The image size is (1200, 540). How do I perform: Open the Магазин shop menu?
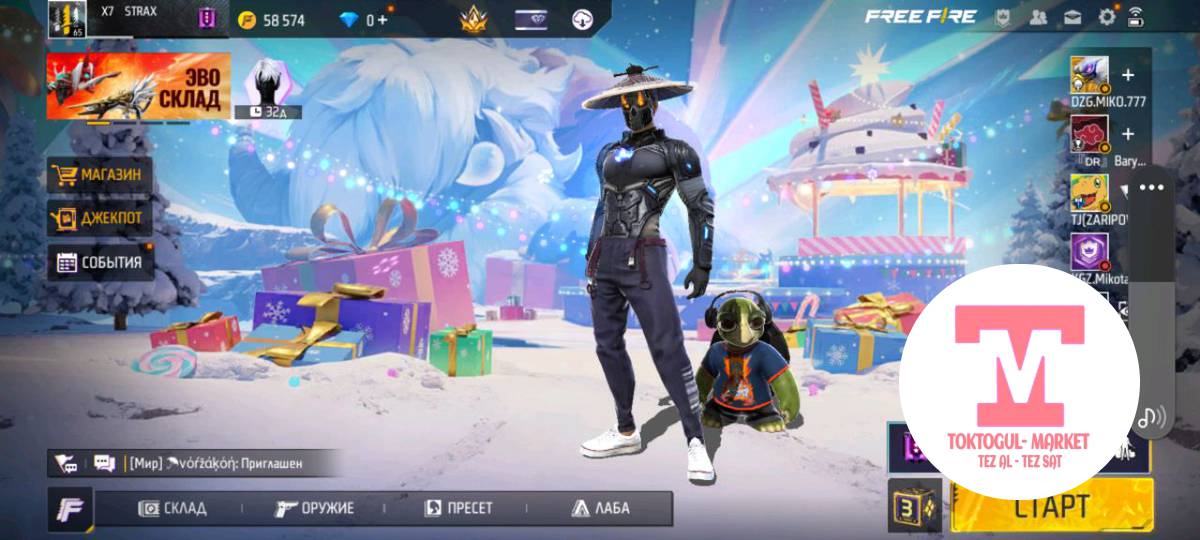click(99, 175)
